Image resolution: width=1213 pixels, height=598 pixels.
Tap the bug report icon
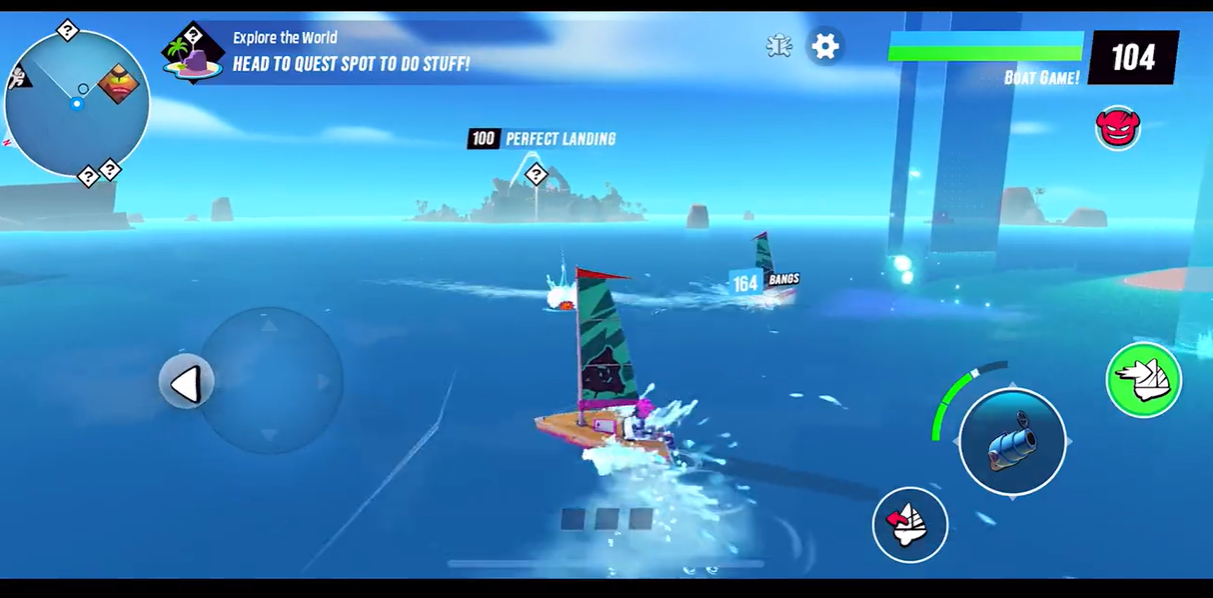(779, 46)
